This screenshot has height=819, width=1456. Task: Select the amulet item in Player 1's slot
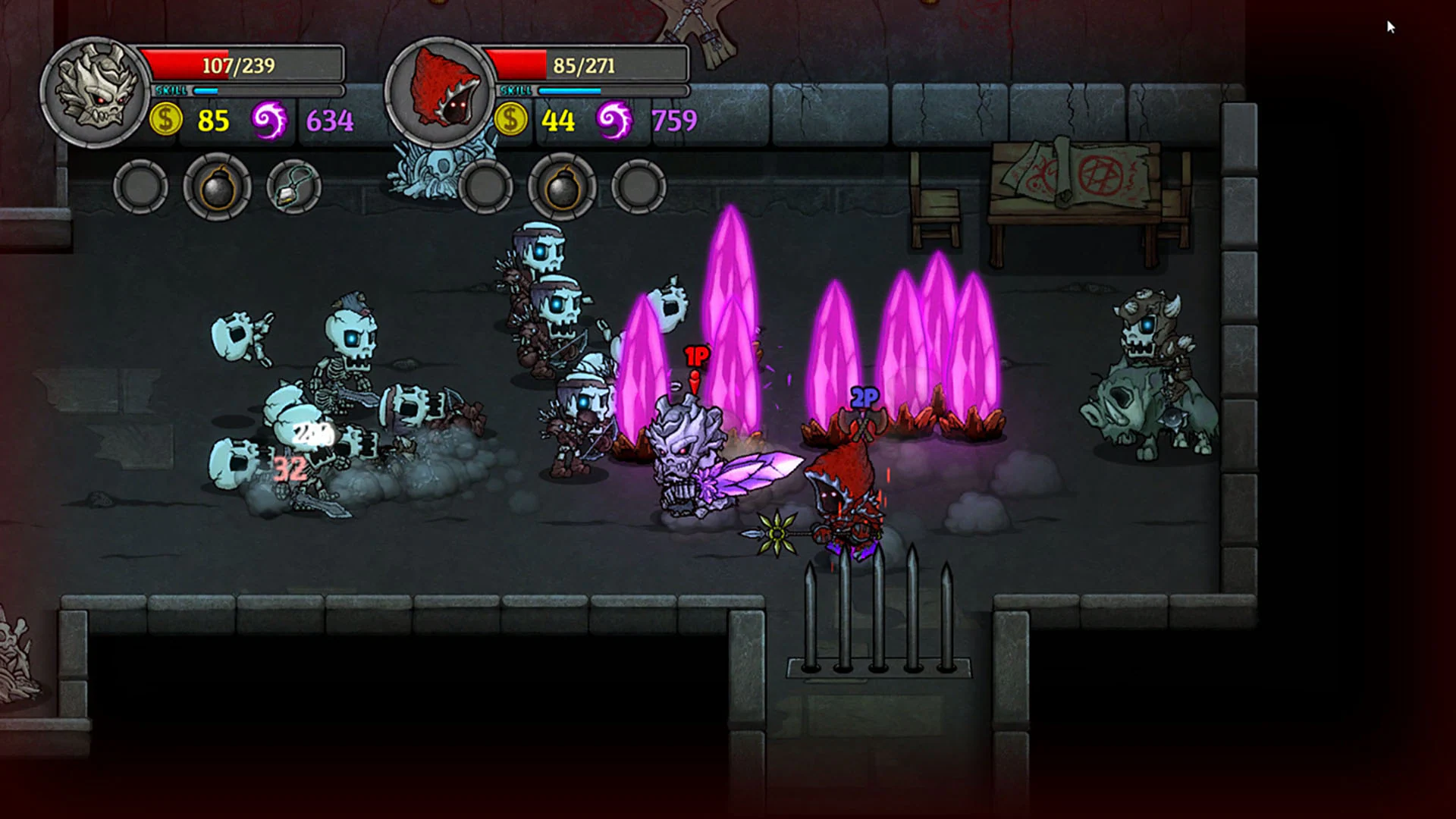point(294,187)
